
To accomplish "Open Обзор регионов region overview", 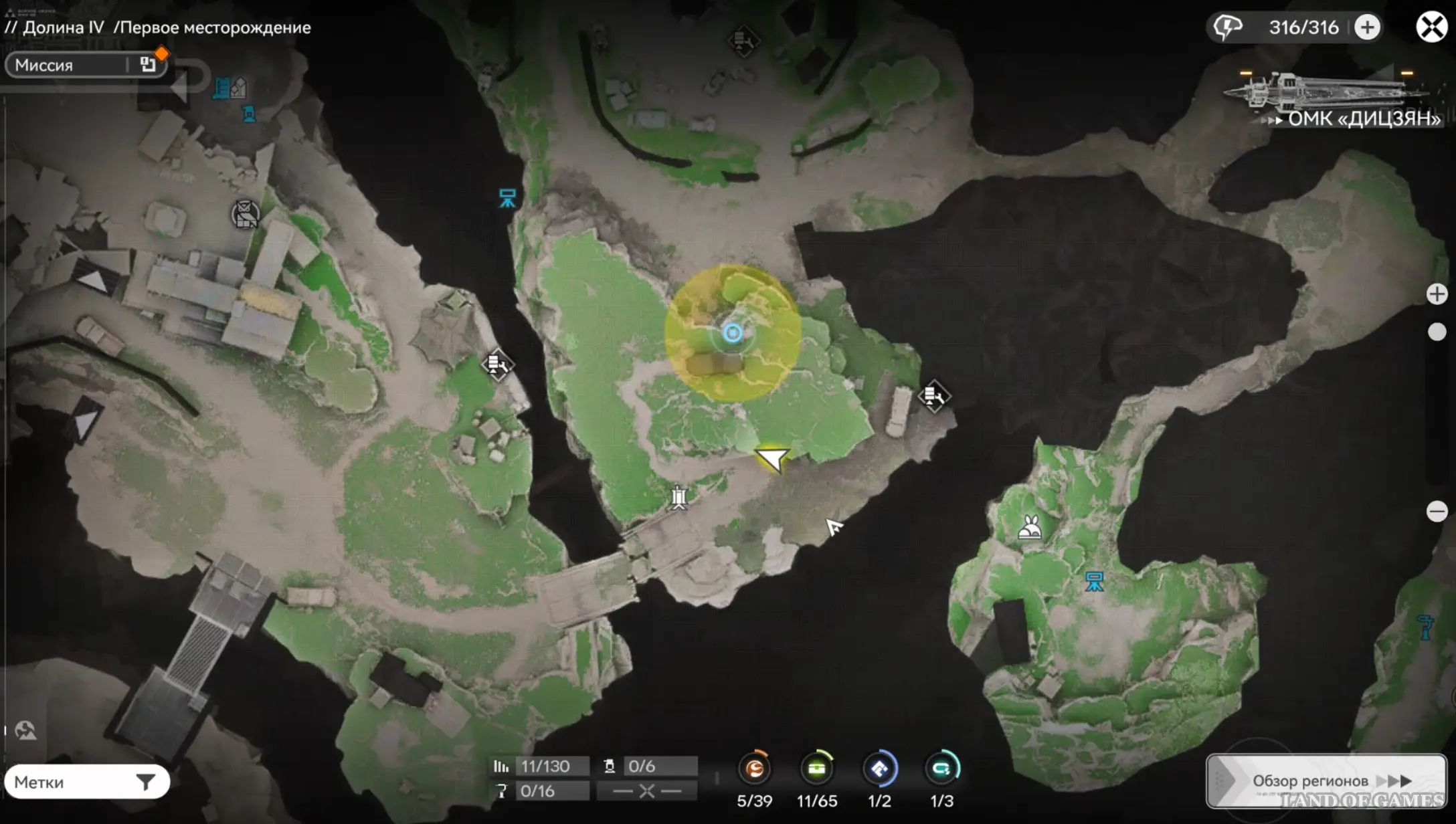I will tap(1326, 781).
